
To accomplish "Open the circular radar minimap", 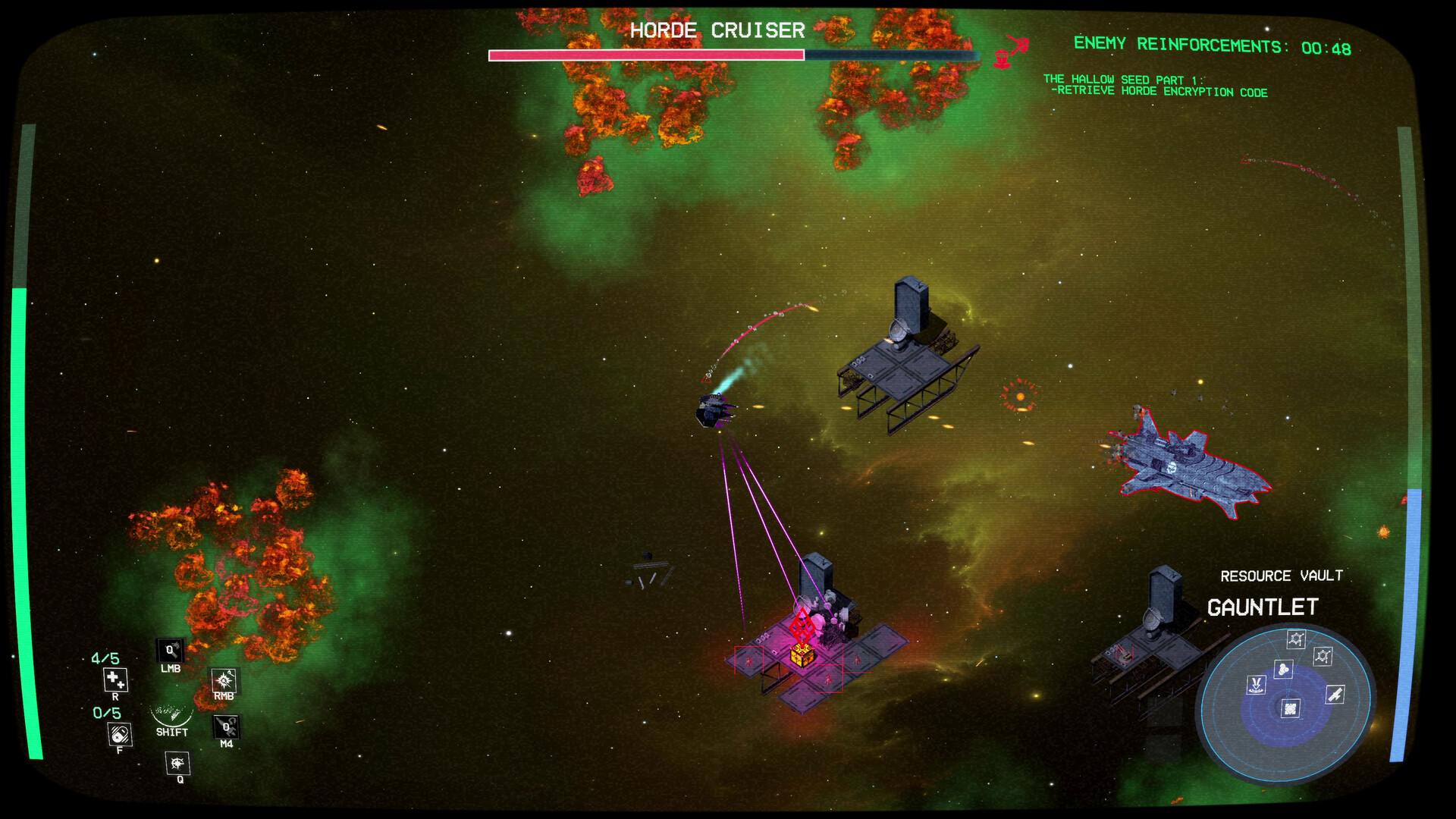I will point(1286,705).
